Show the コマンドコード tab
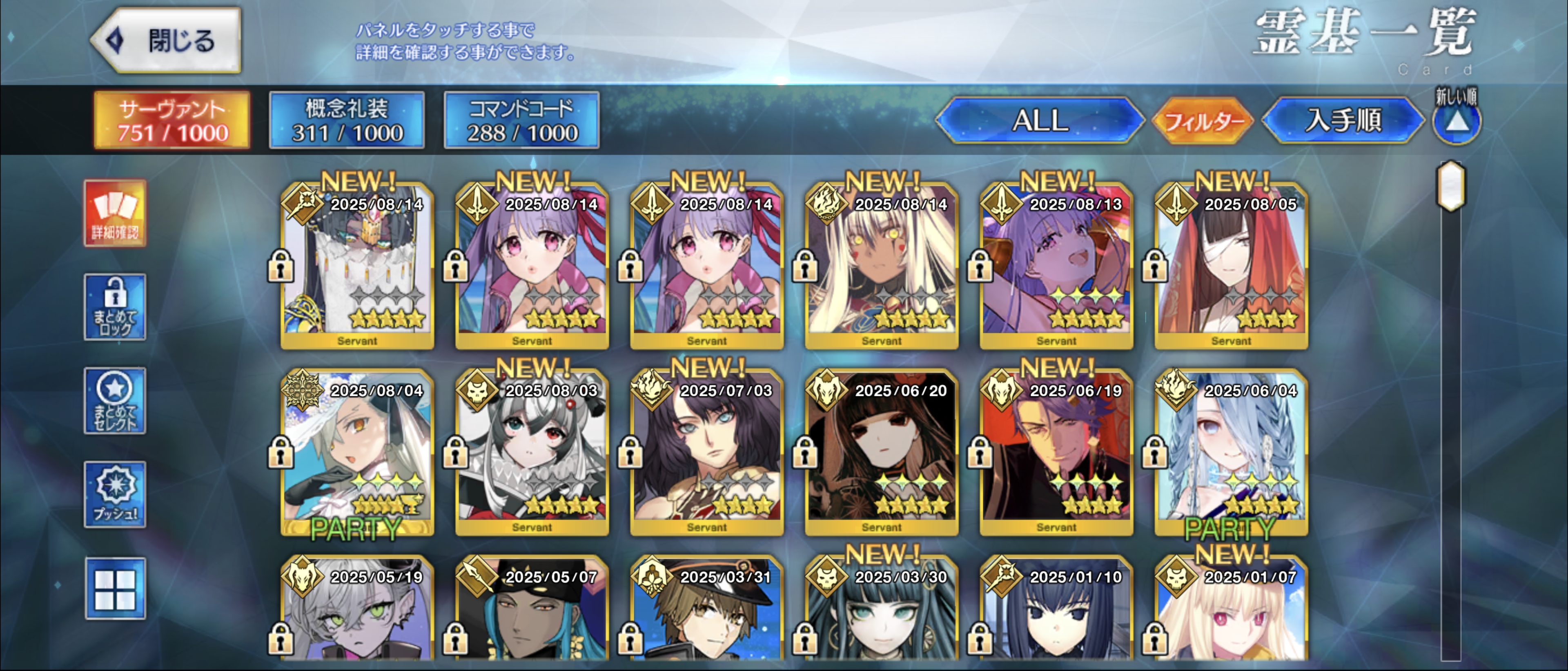 (522, 120)
